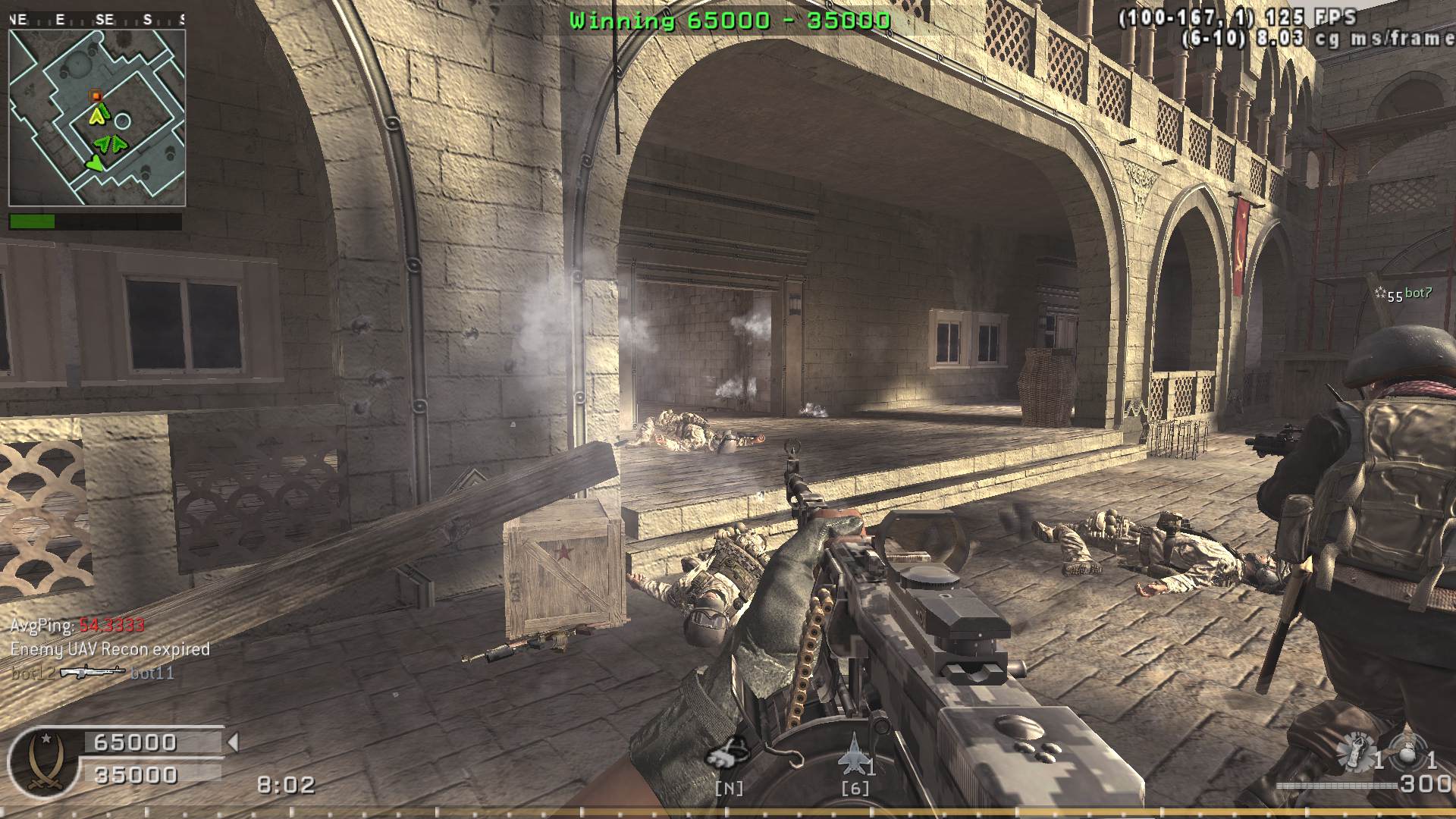Call in the airstrike jet icon

click(852, 752)
